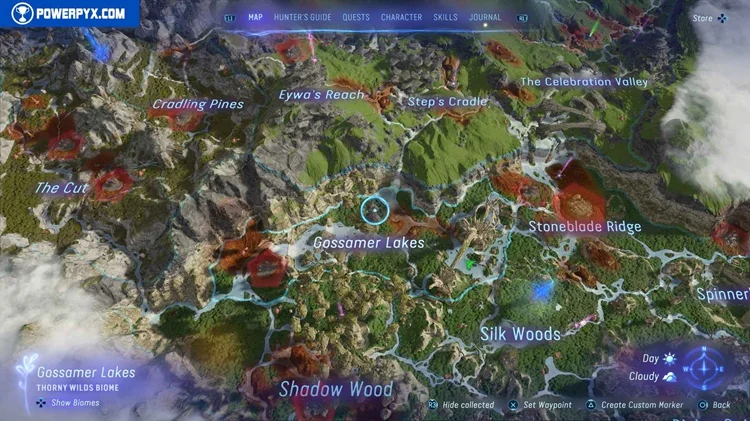The width and height of the screenshot is (750, 421).
Task: Select the blue glowing marker near Silk Woods
Action: [544, 290]
